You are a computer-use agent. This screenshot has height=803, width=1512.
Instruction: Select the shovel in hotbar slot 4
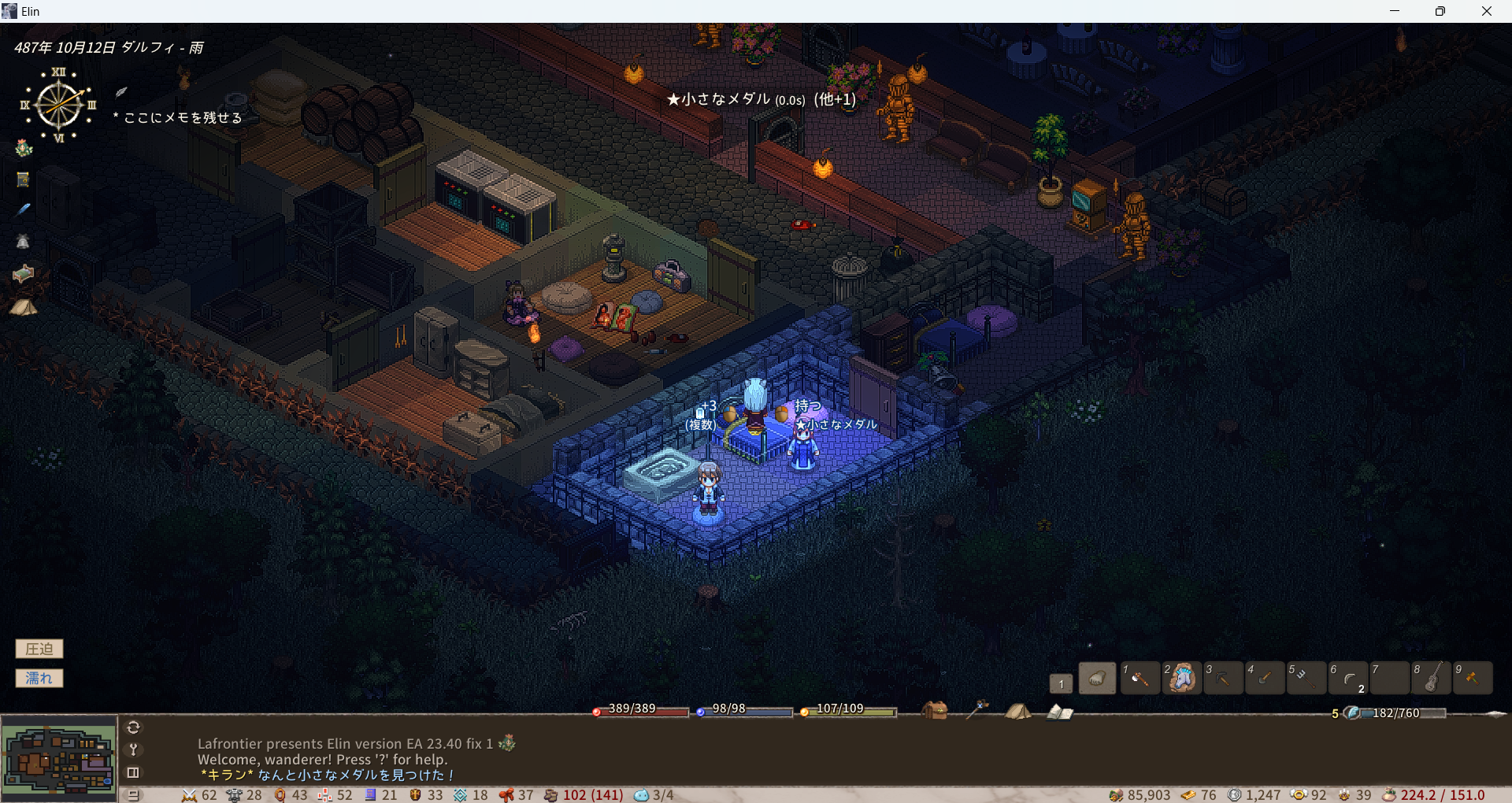pos(1265,679)
